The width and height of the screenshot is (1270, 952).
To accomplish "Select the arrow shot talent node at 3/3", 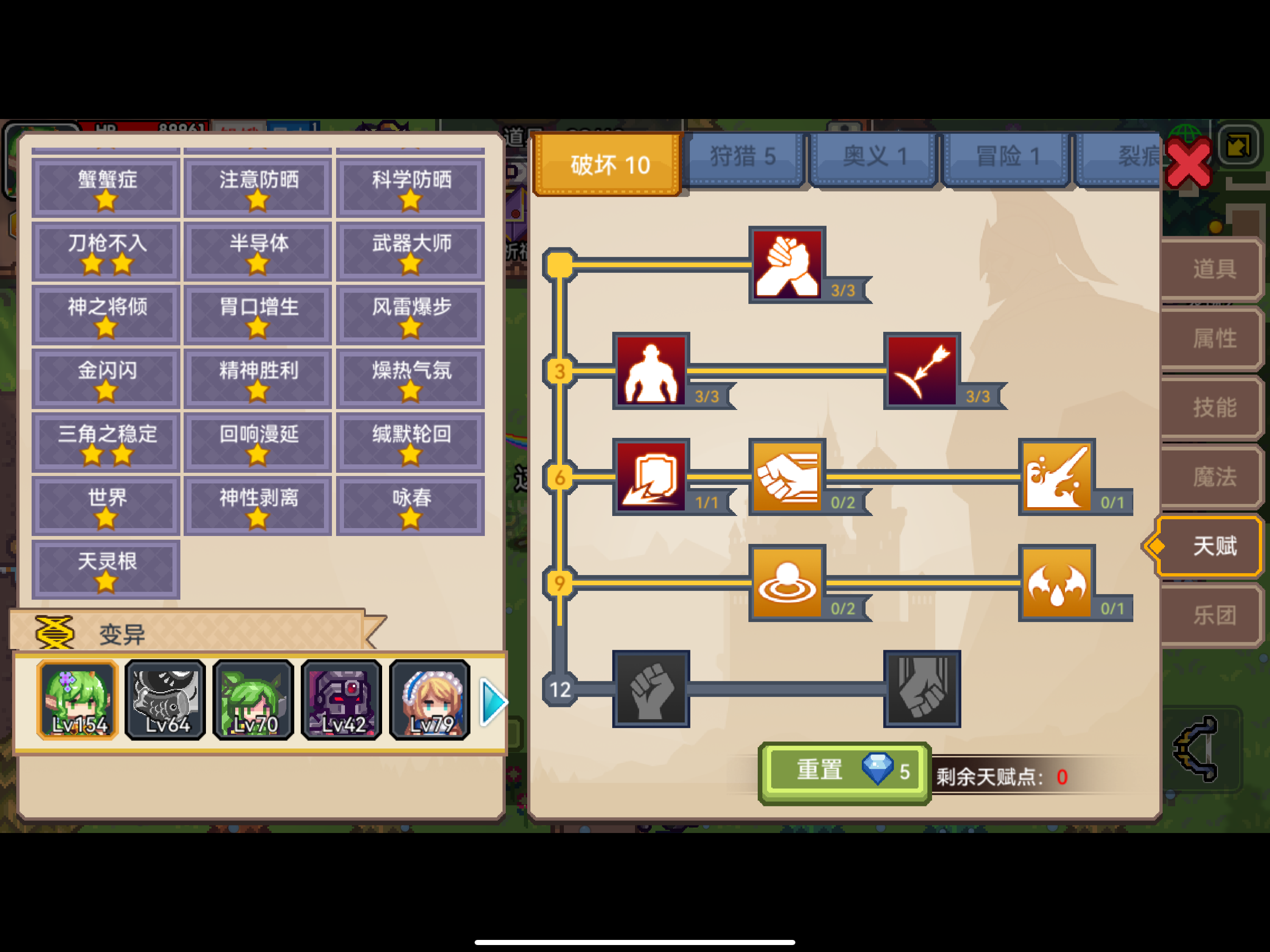I will pos(921,370).
